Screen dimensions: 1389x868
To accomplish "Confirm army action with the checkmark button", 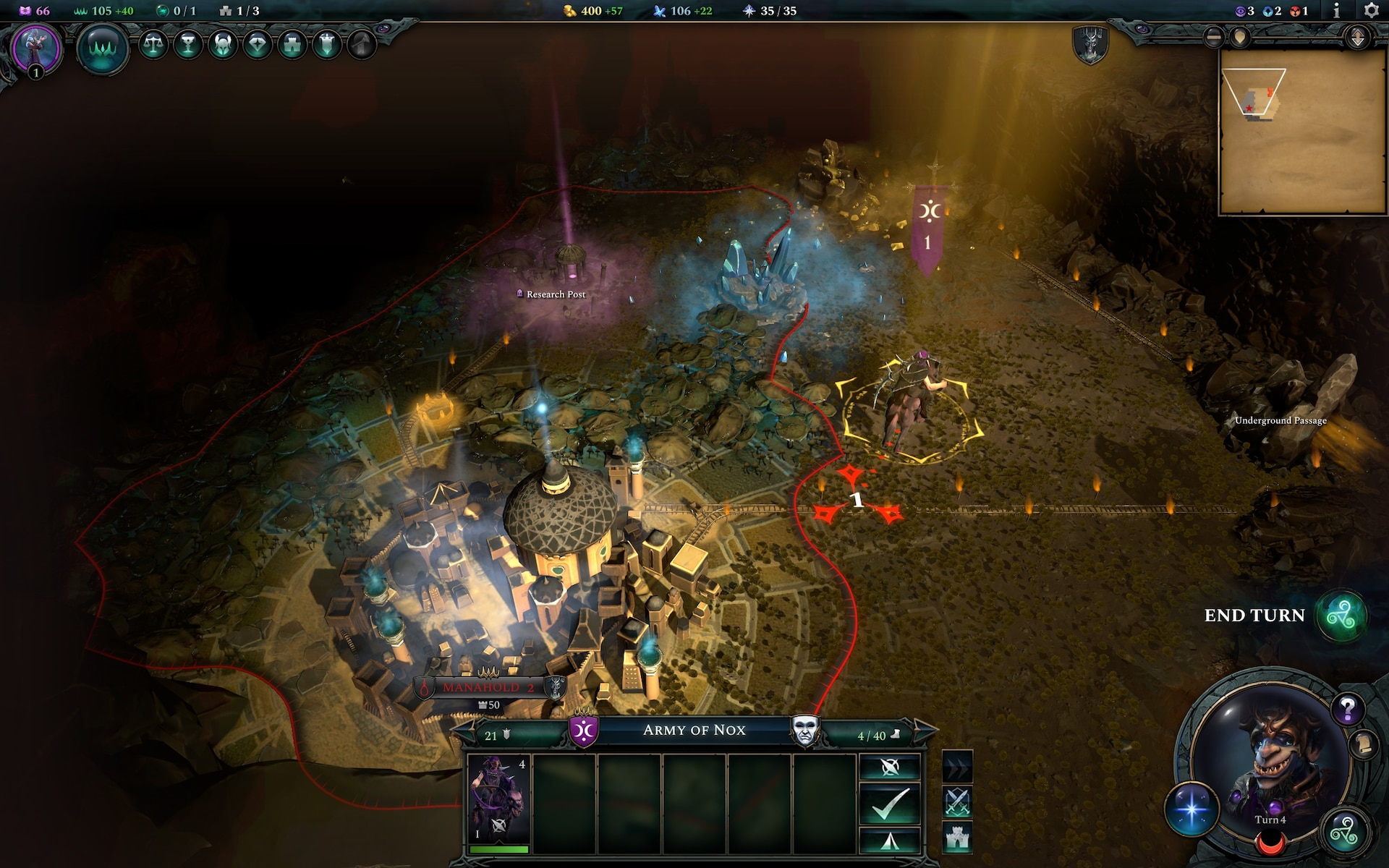I will [890, 804].
